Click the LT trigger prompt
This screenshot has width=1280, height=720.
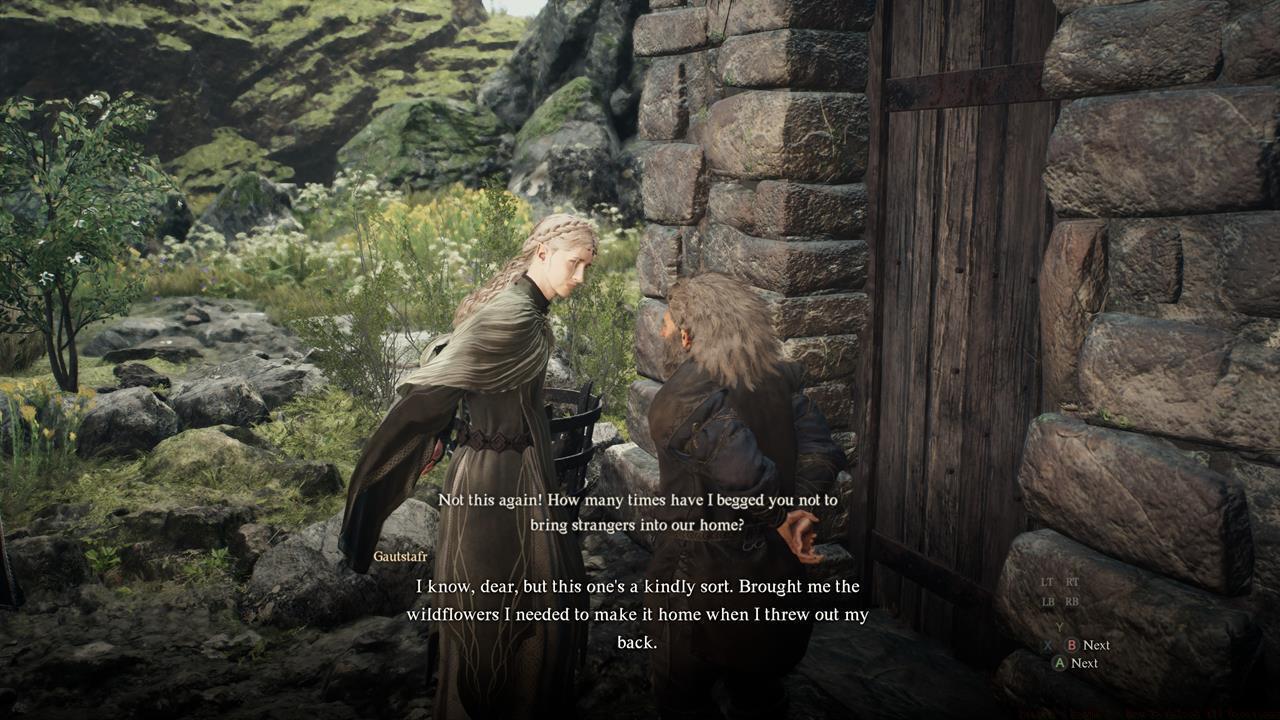tap(1046, 582)
